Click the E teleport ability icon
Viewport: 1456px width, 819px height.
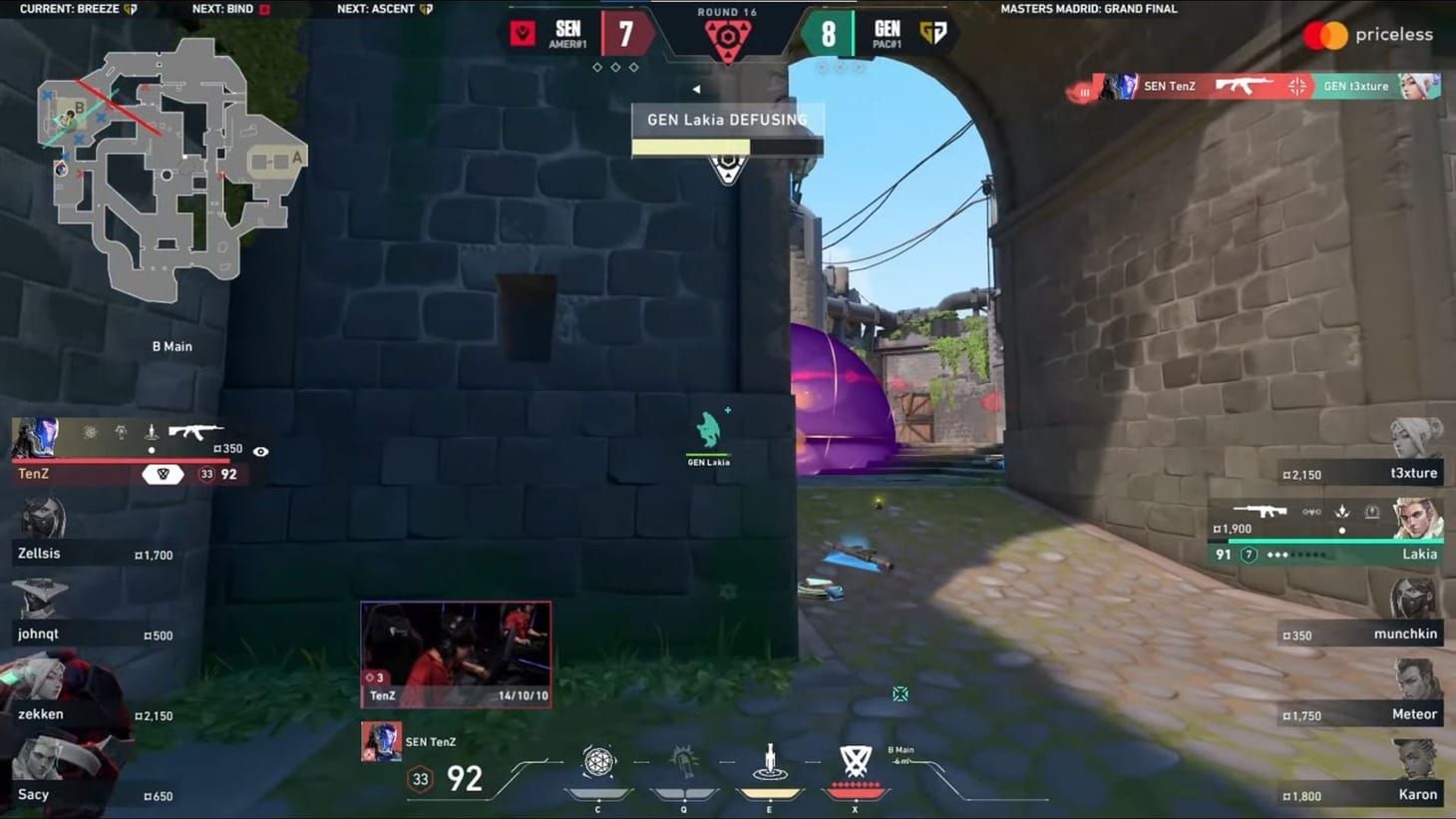[769, 758]
